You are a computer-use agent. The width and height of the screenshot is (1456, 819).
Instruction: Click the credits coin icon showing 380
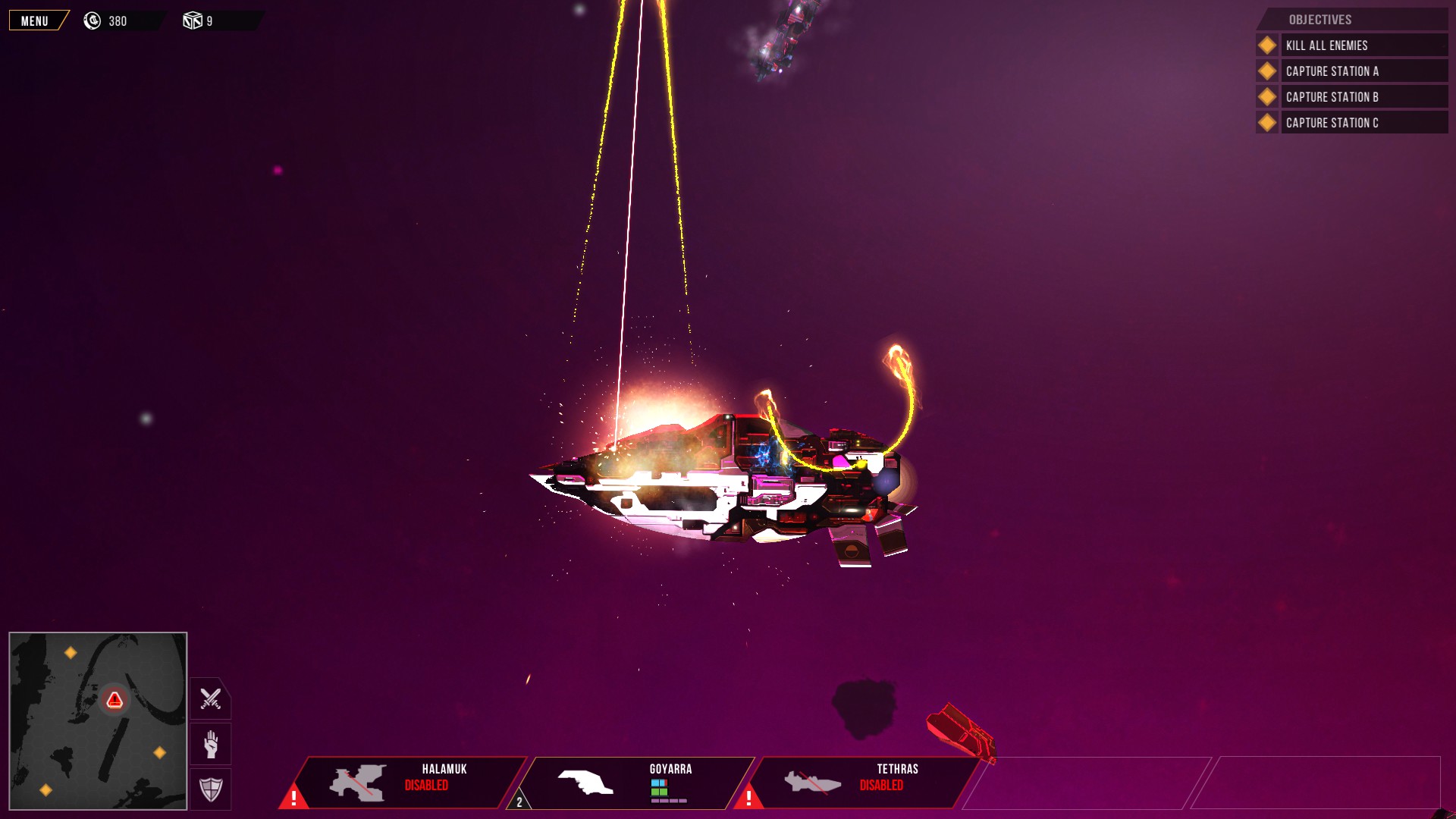click(x=93, y=20)
